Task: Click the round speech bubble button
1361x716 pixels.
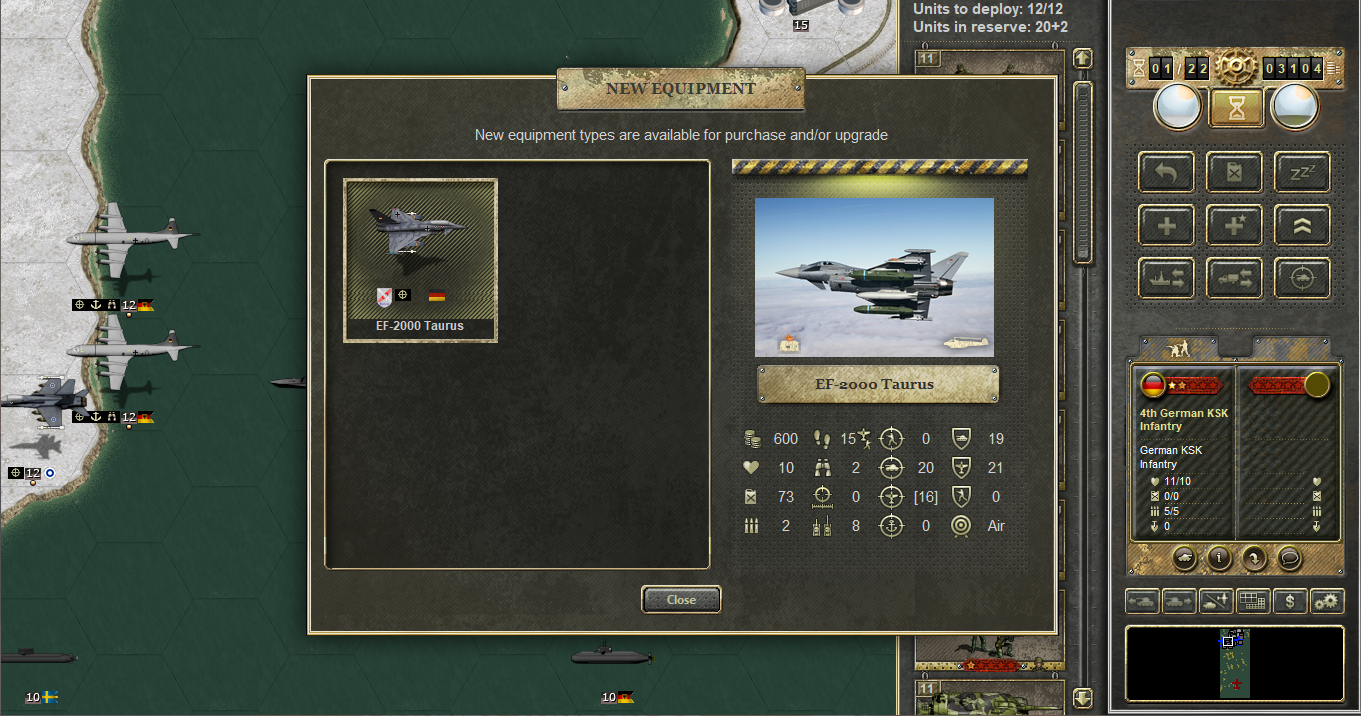Action: point(1289,558)
